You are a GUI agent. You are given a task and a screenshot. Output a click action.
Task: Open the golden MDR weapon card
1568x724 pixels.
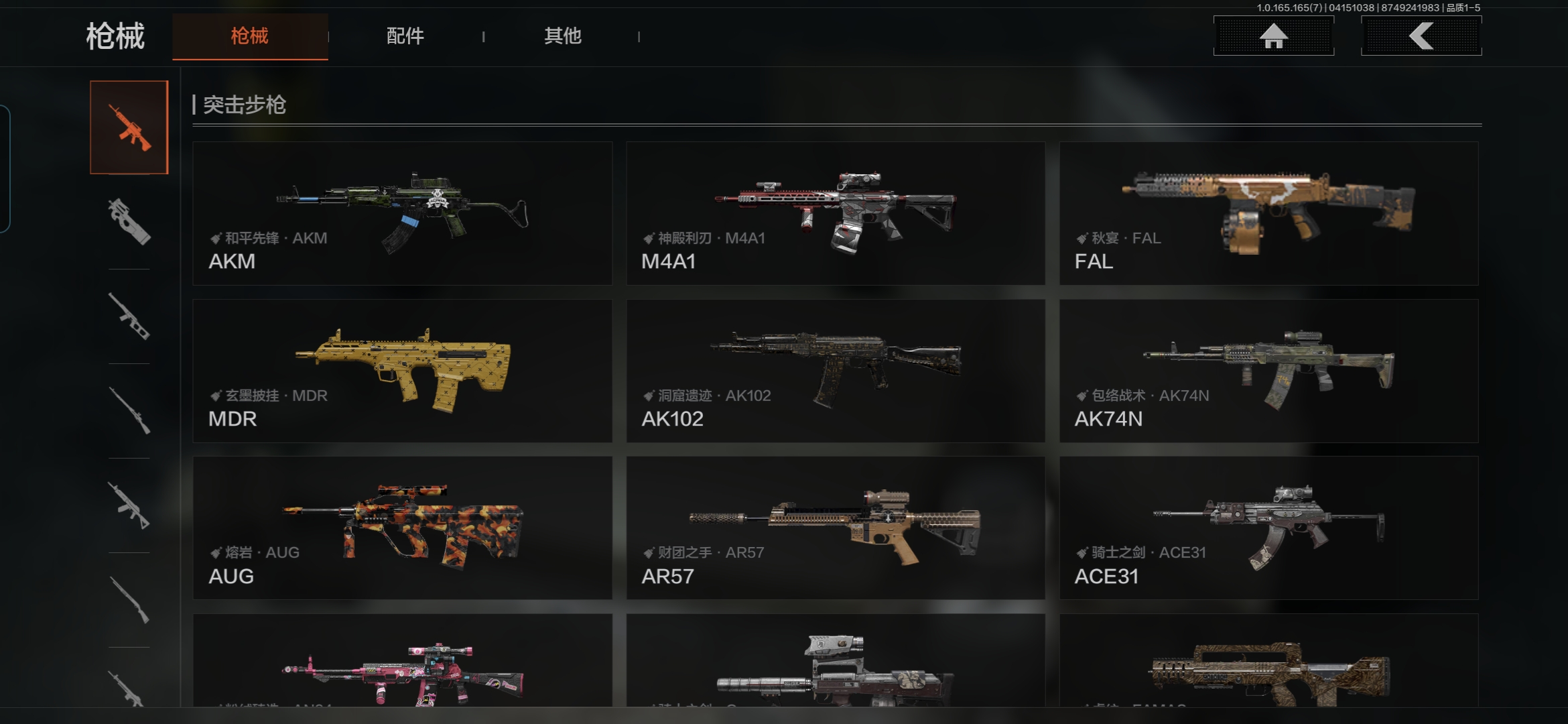point(402,371)
